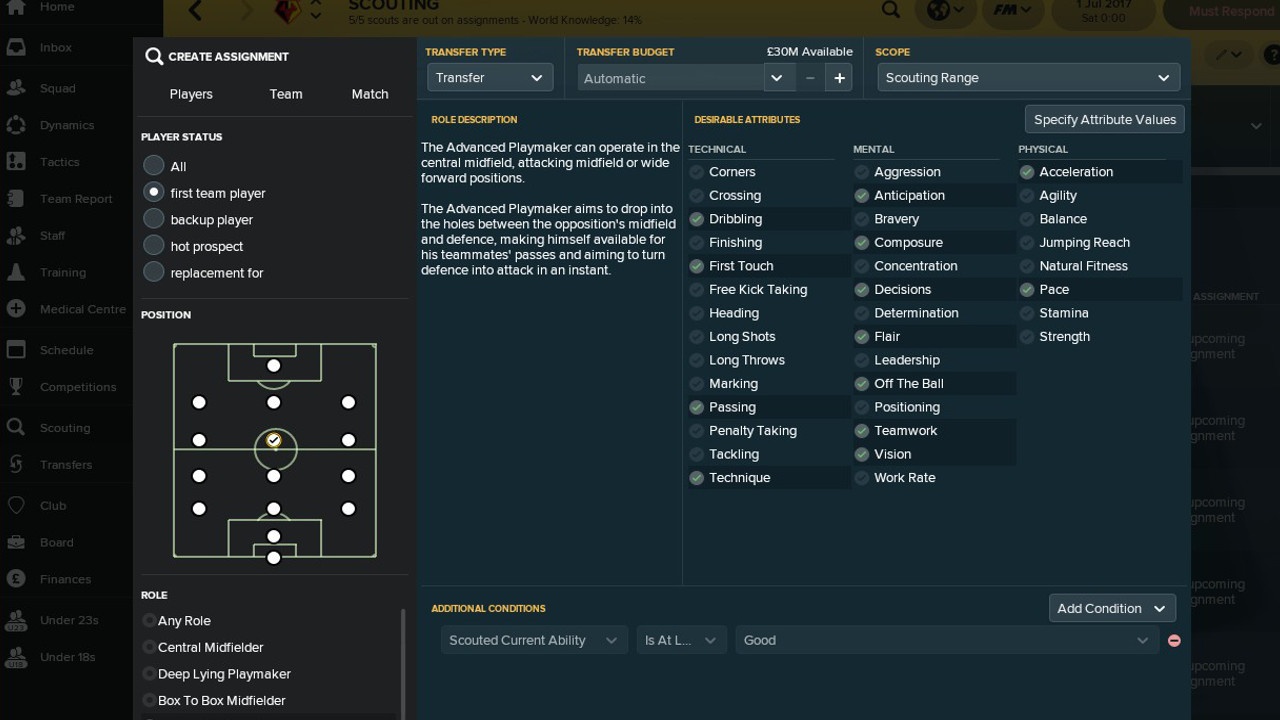Go to Transfers in the sidebar
This screenshot has height=720, width=1280.
pyautogui.click(x=66, y=465)
